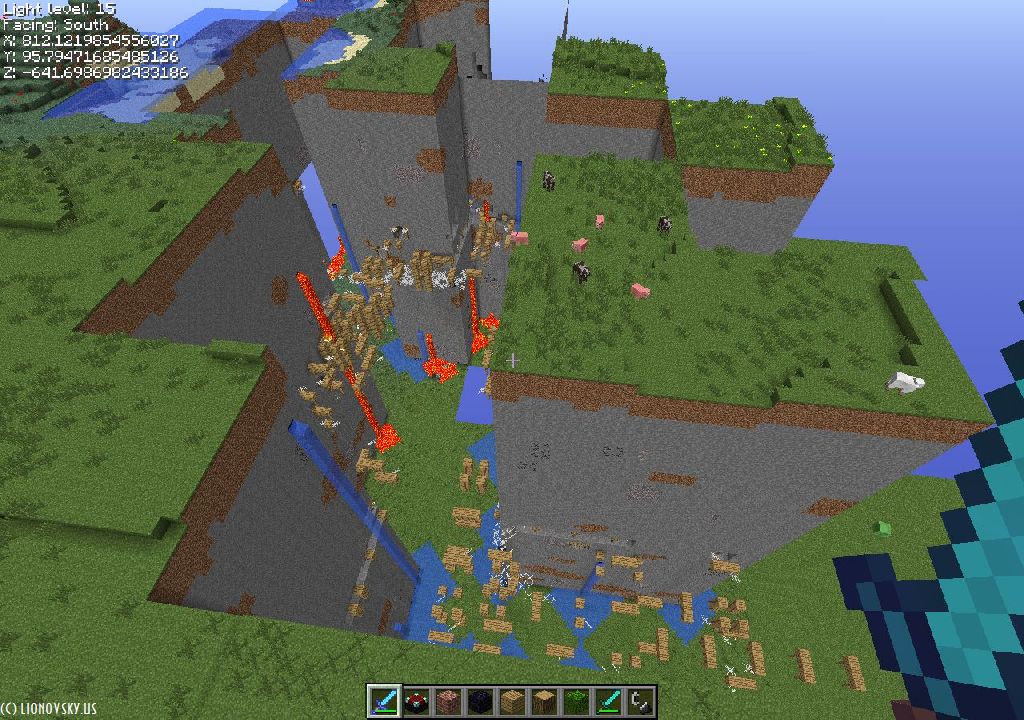The image size is (1024, 720).
Task: Select the oak log hotbar slot
Action: 544,700
